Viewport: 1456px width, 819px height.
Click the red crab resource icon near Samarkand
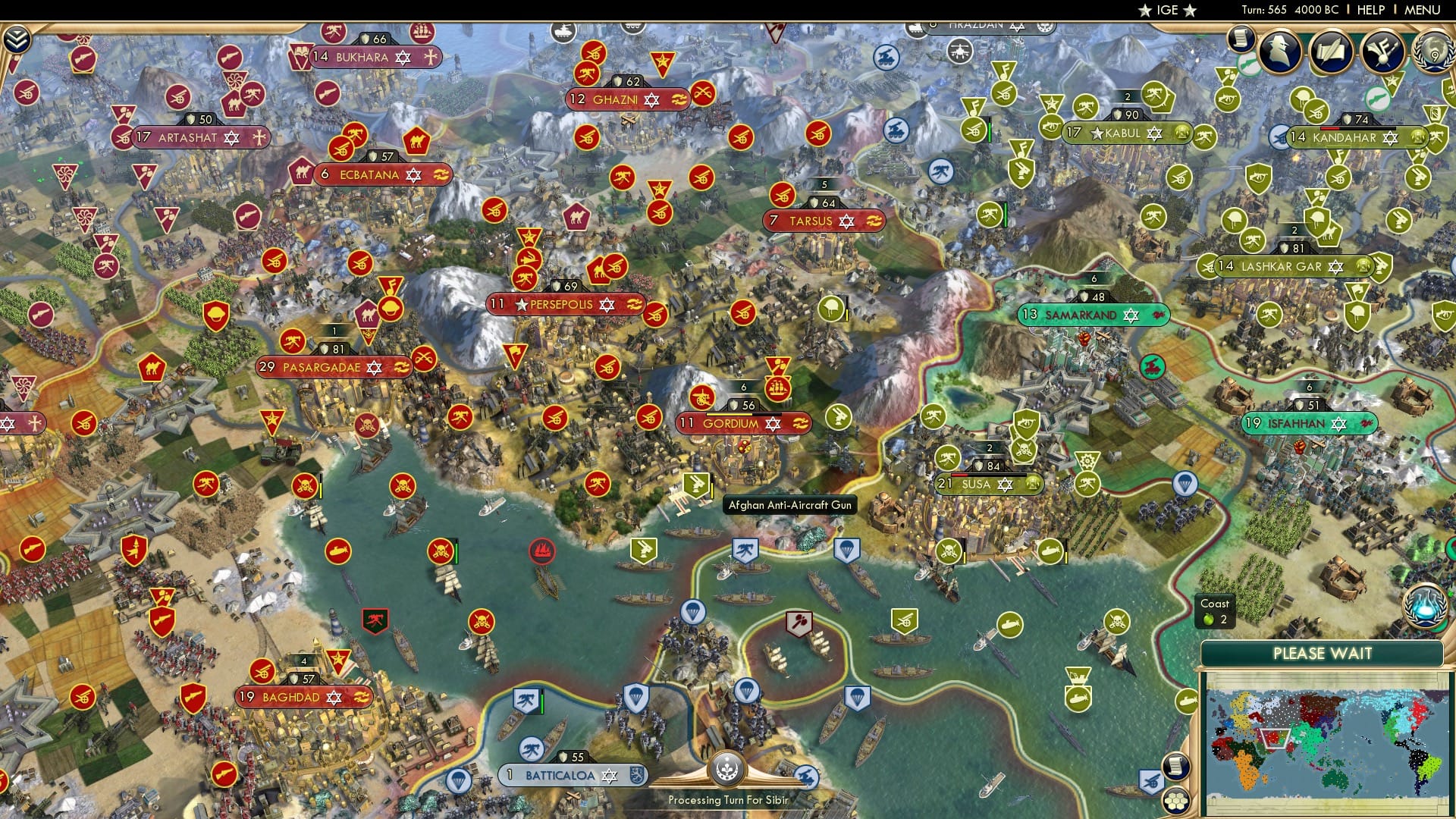click(x=1153, y=366)
